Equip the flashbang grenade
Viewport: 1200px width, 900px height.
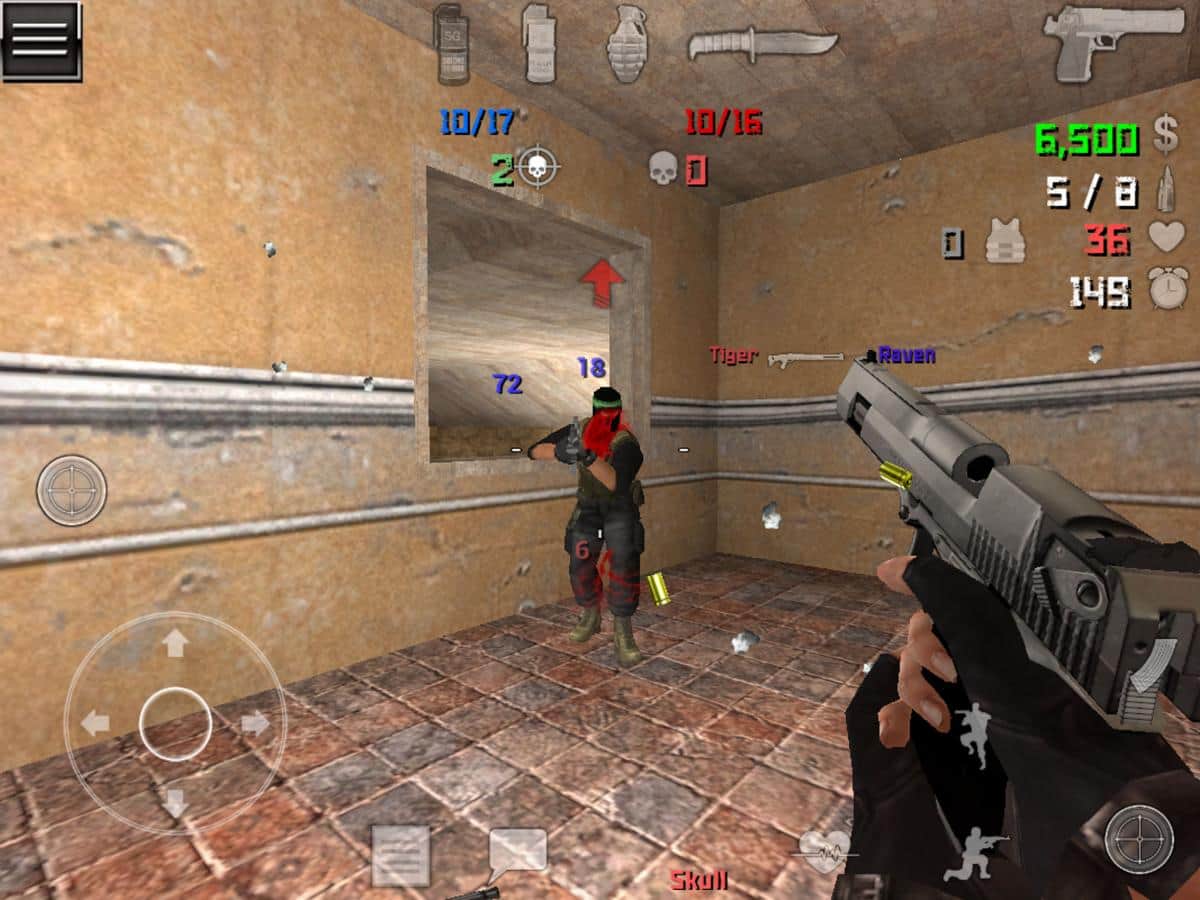coord(538,44)
